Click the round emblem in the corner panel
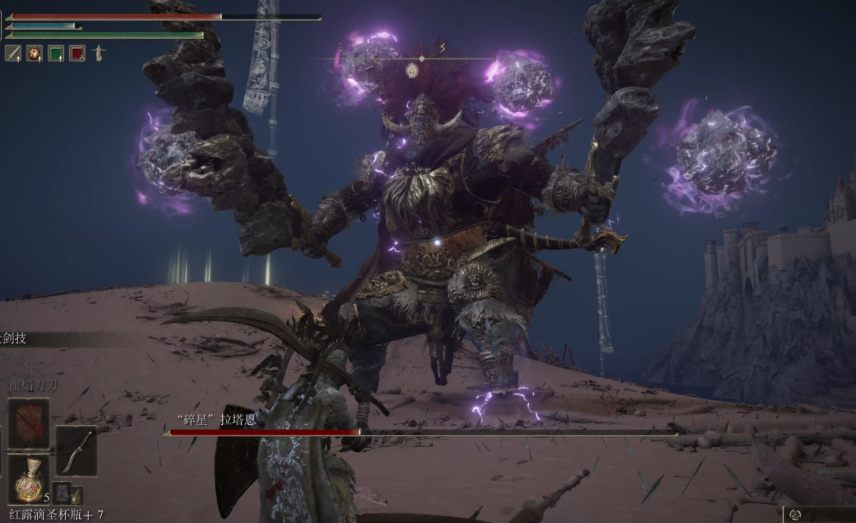 pyautogui.click(x=795, y=514)
